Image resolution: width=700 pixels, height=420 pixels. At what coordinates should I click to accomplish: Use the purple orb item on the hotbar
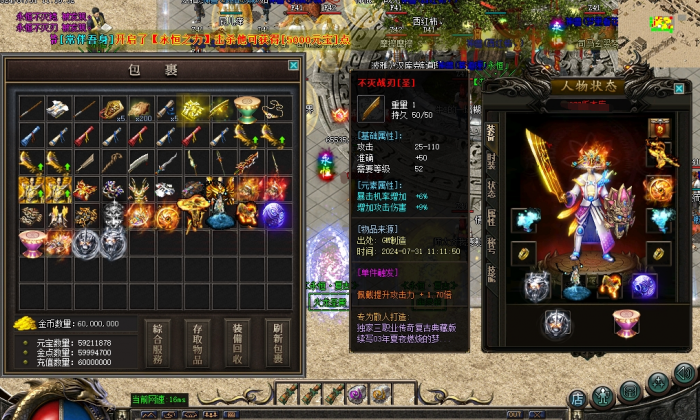(356, 395)
